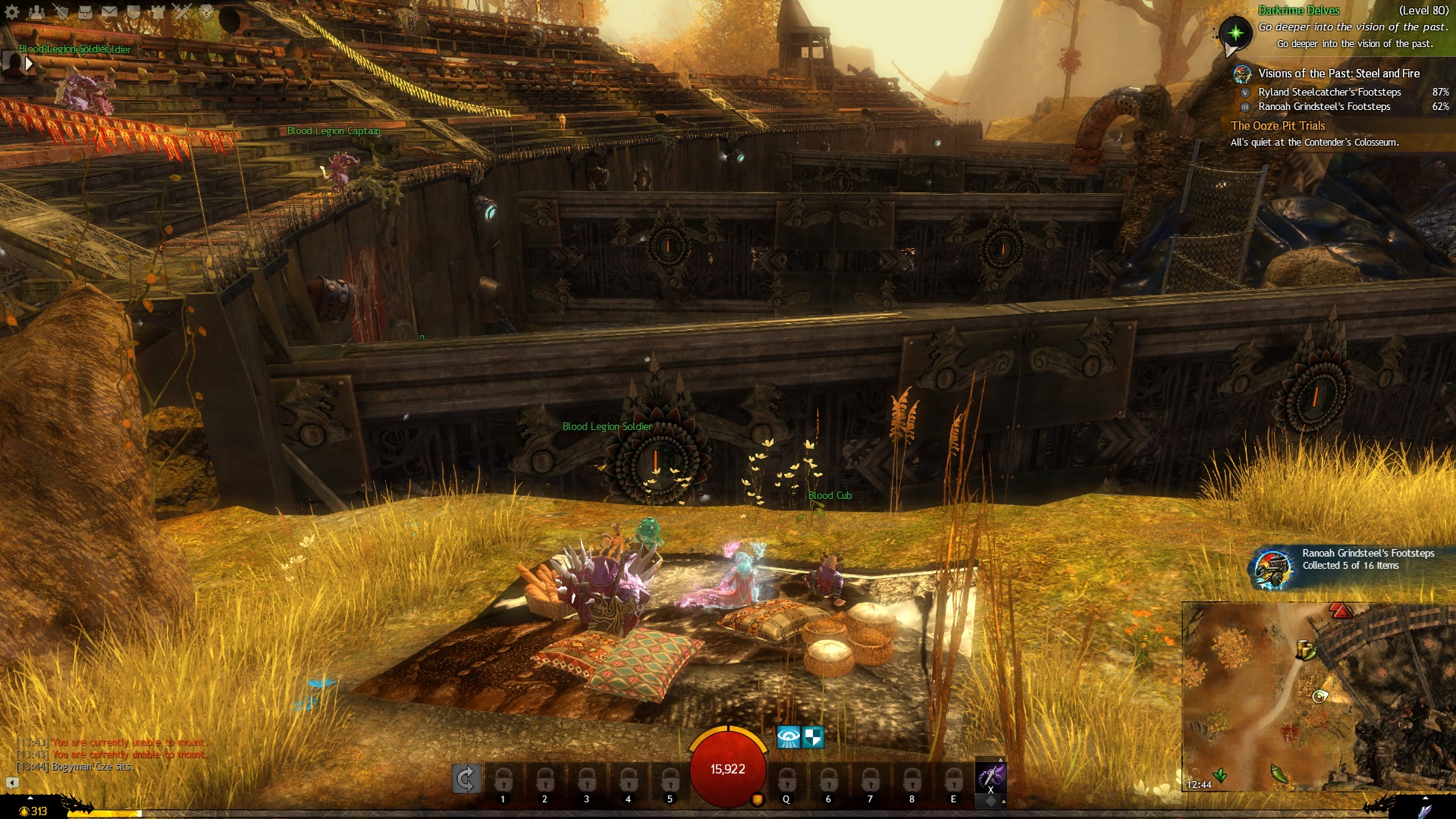Click the weapon swap arrow button
Image resolution: width=1456 pixels, height=819 pixels.
pyautogui.click(x=466, y=779)
